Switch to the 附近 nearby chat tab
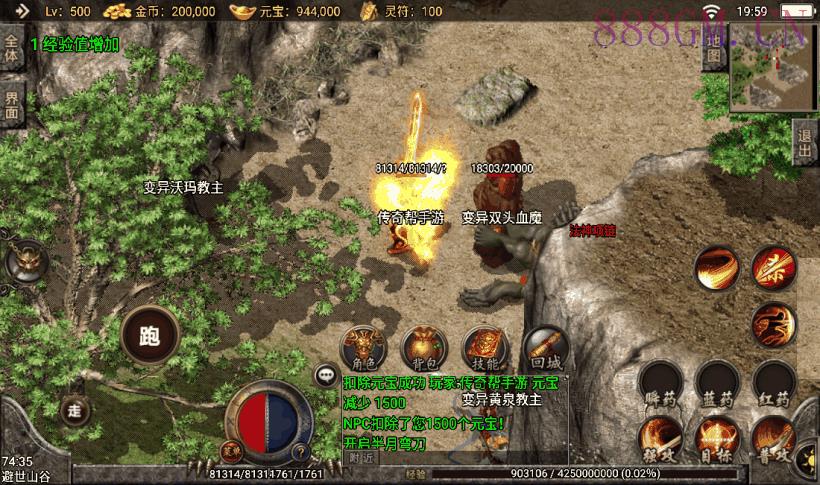This screenshot has height=485, width=820. pyautogui.click(x=362, y=456)
